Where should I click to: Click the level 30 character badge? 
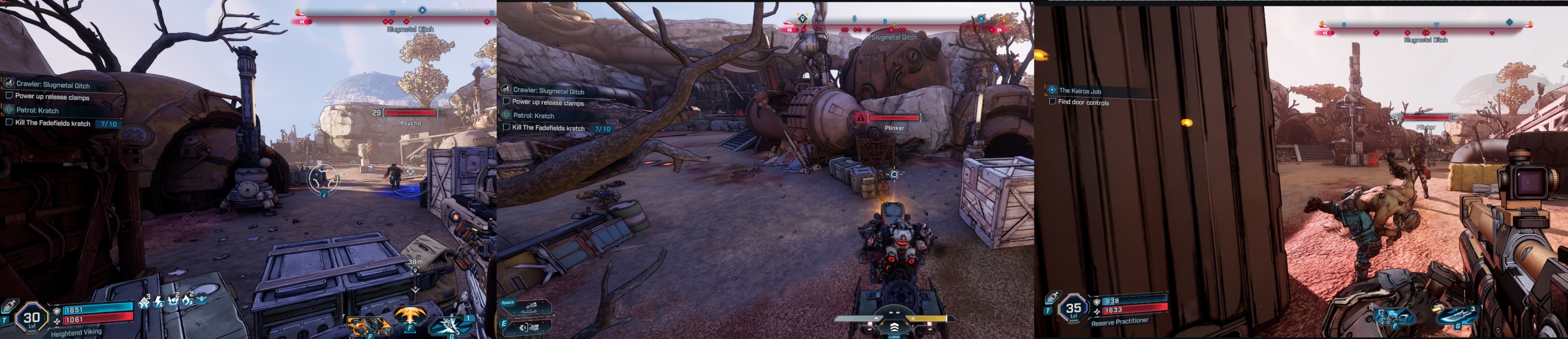(31, 318)
